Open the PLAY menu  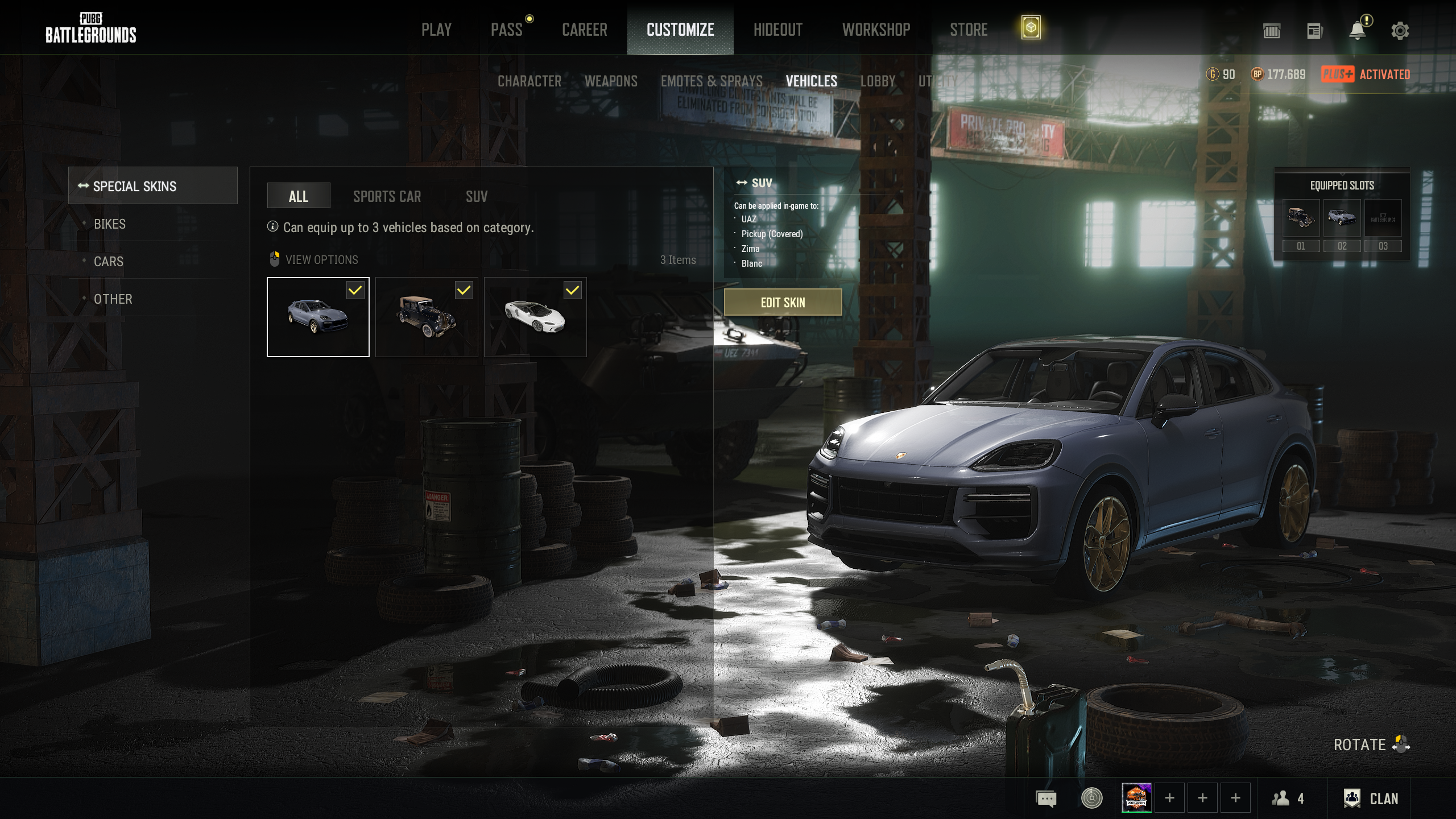point(436,30)
